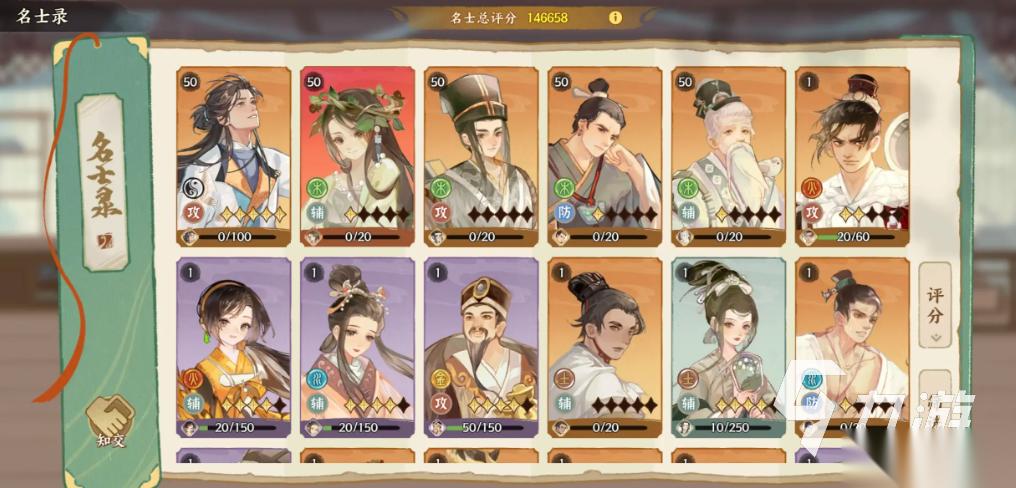
Task: Select the white-fur-collar warrior card
Action: point(851,155)
